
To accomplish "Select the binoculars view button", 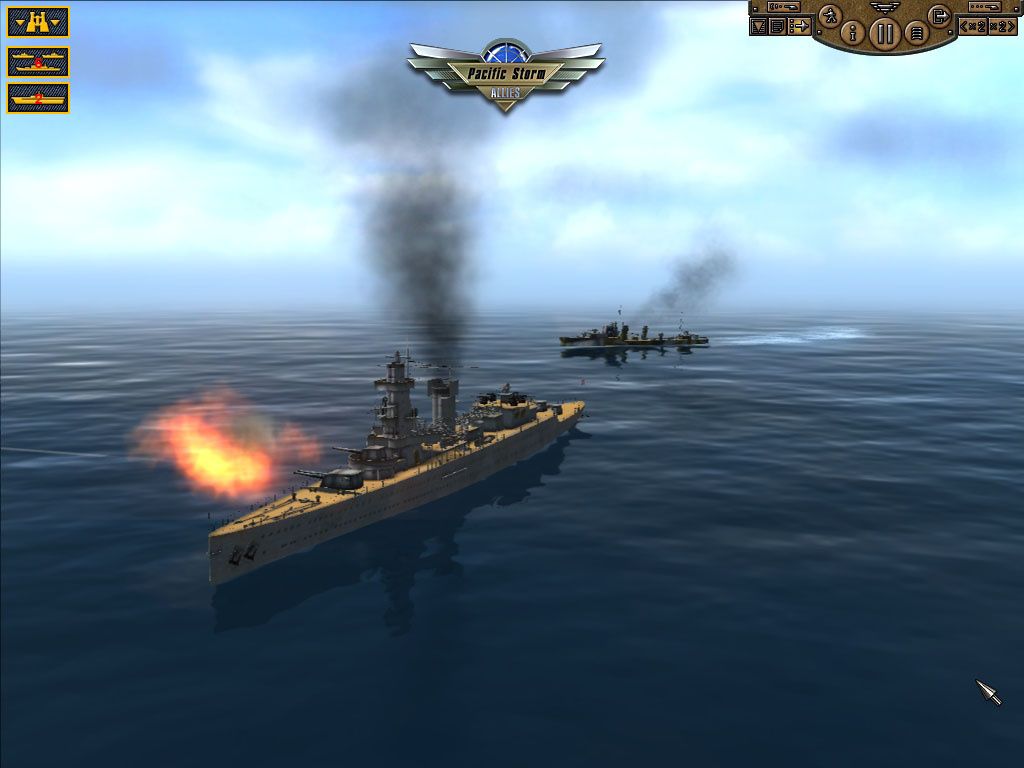I will [x=38, y=21].
